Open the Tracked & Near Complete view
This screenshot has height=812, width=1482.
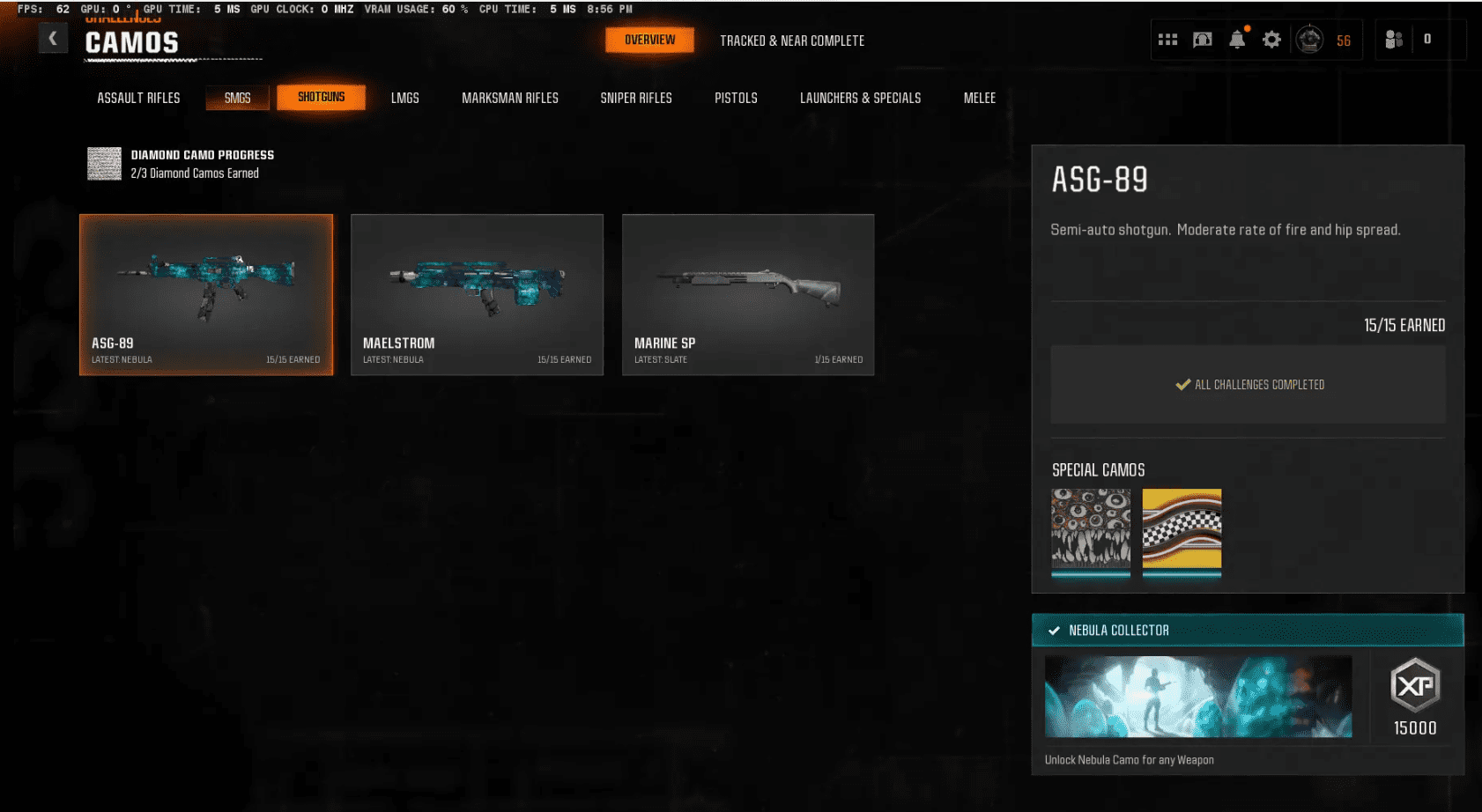pos(791,41)
